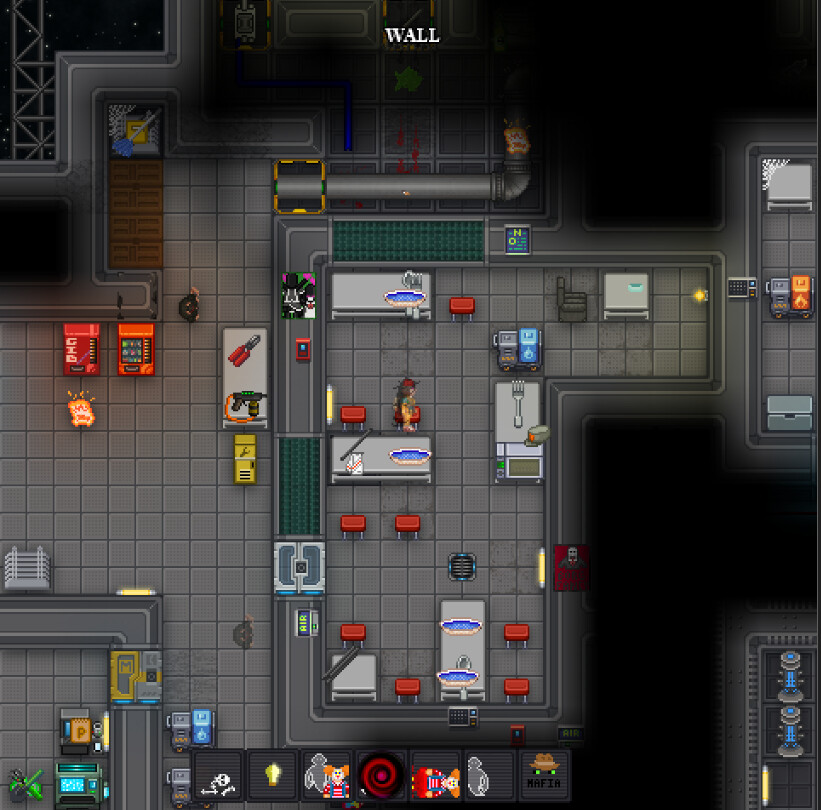This screenshot has height=810, width=821.
Task: Click the skeleton bones action icon
Action: (219, 776)
